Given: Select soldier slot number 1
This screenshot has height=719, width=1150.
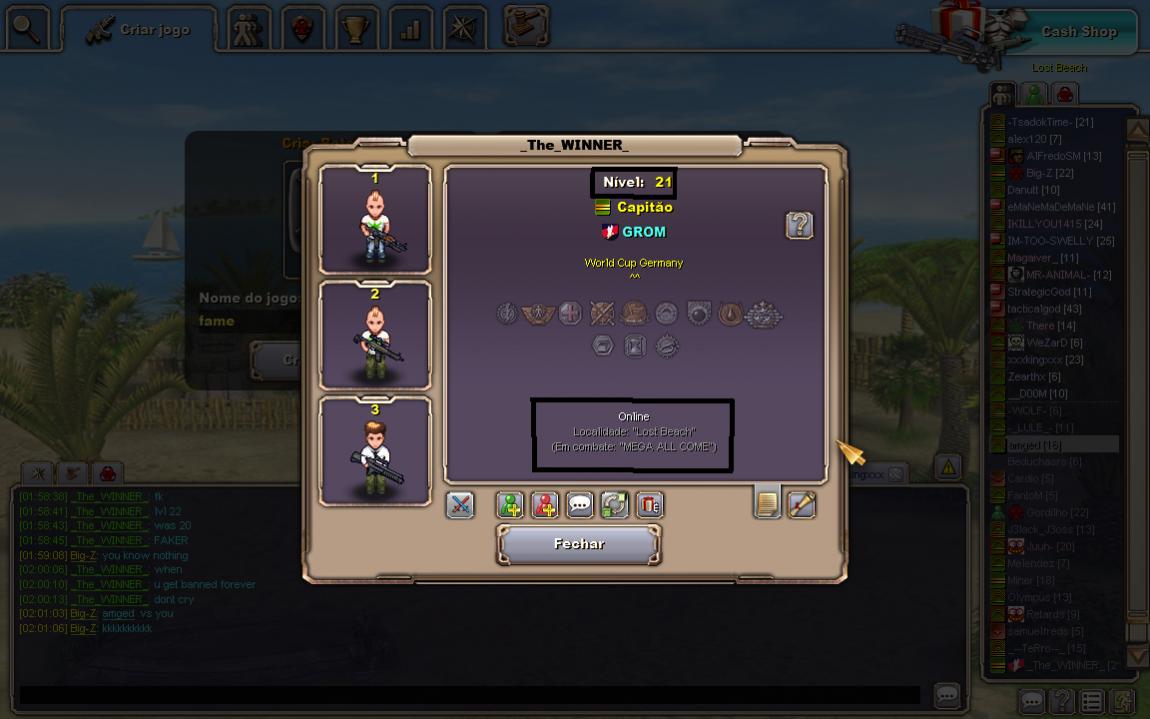Looking at the screenshot, I should point(375,220).
